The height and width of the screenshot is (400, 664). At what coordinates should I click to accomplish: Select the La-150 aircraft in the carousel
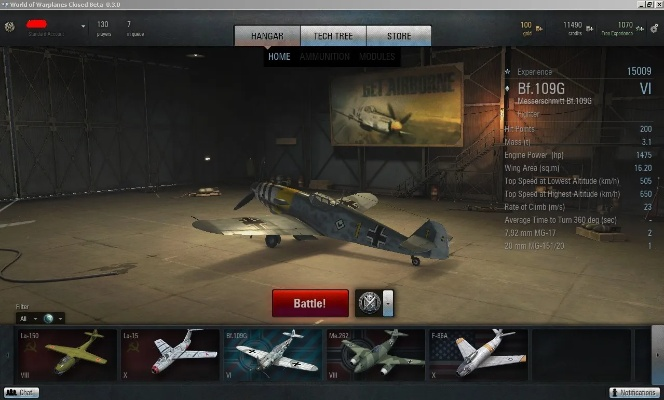[65, 354]
